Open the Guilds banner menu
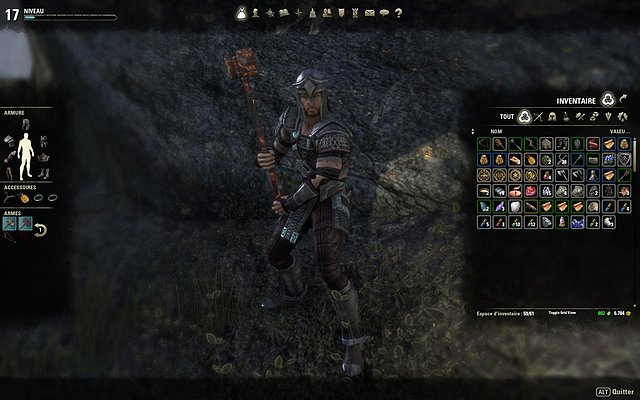 click(x=341, y=13)
